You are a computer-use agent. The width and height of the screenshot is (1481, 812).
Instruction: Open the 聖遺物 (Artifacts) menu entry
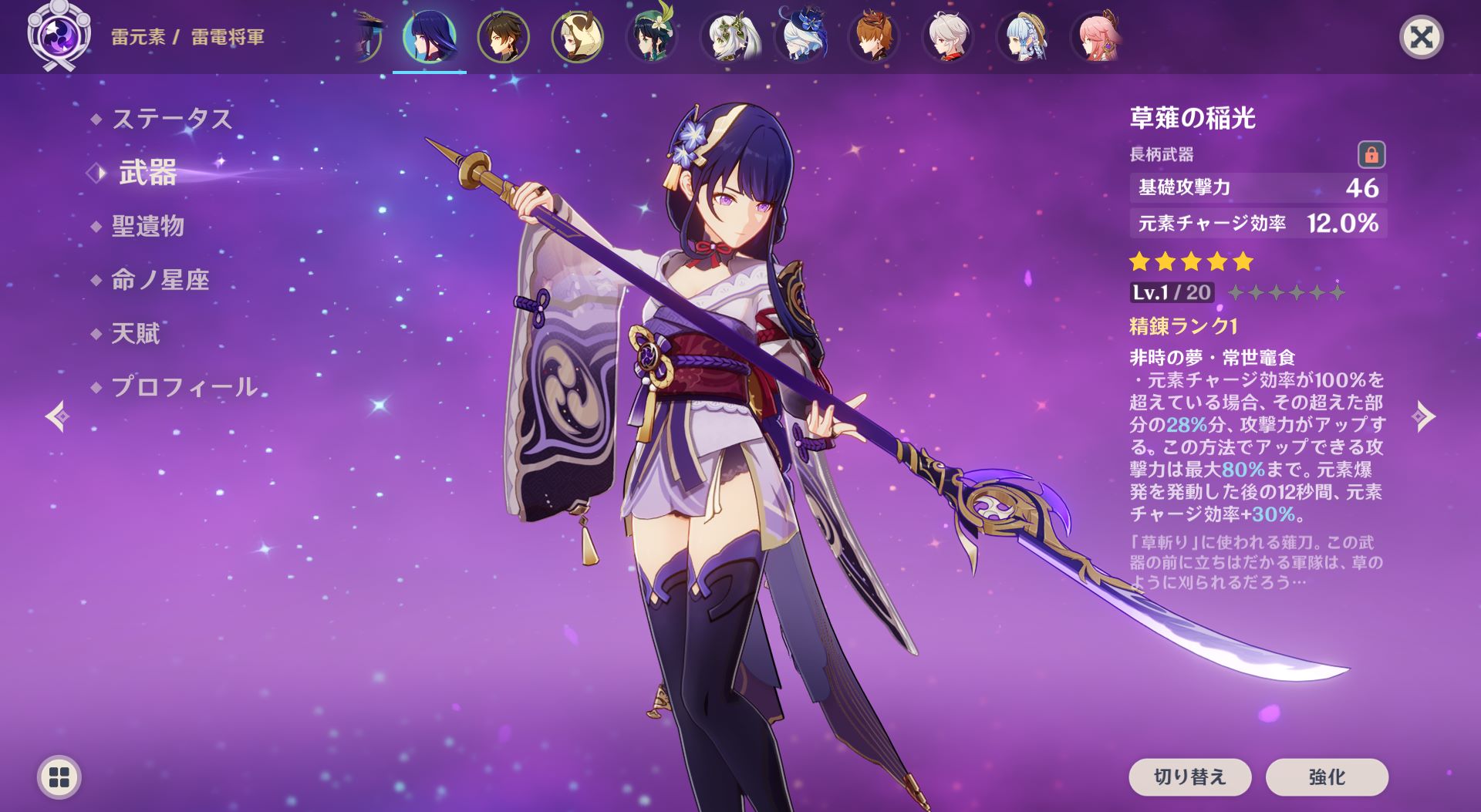click(x=147, y=226)
